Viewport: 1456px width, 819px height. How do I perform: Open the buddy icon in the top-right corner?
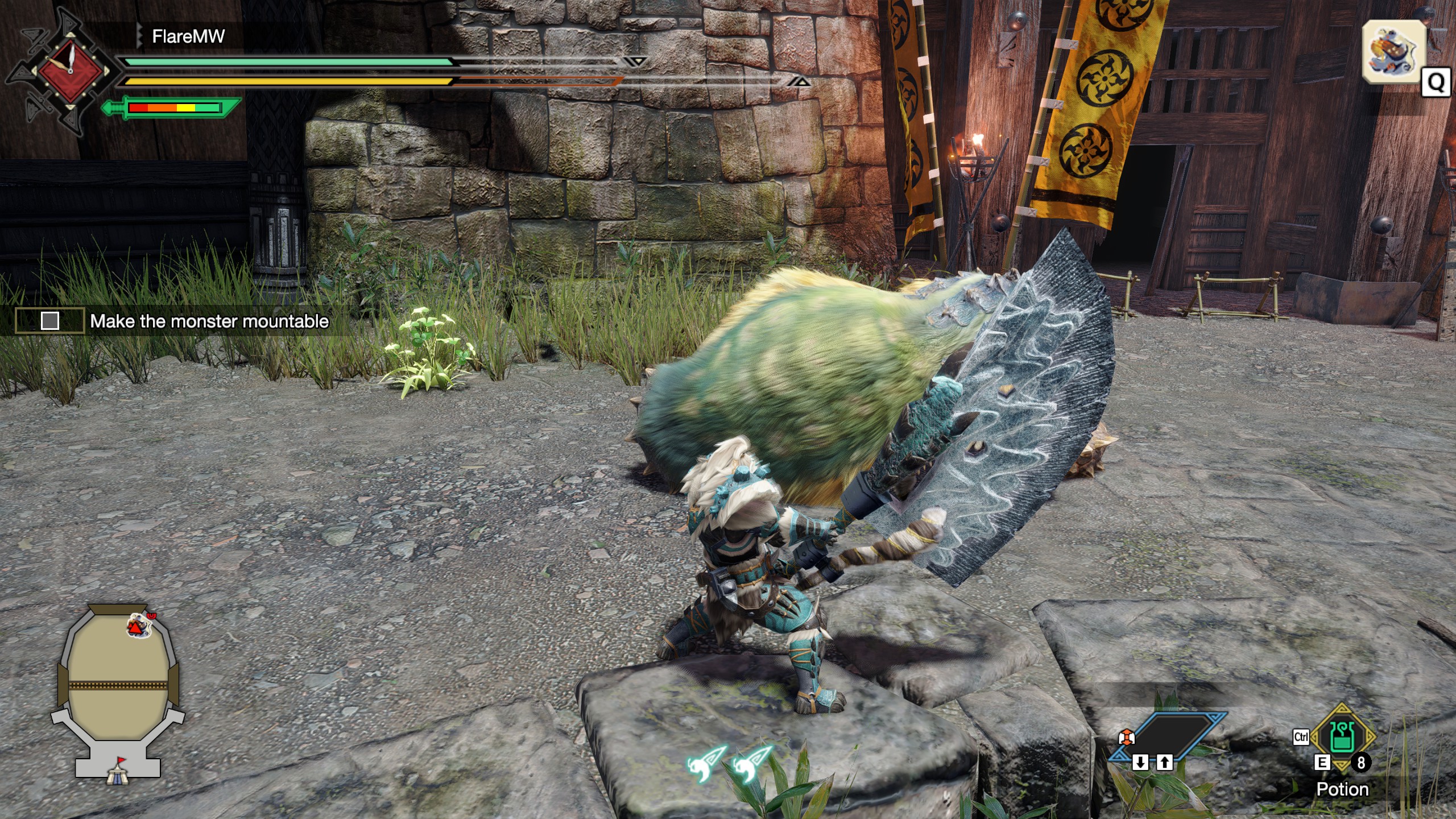click(1393, 51)
